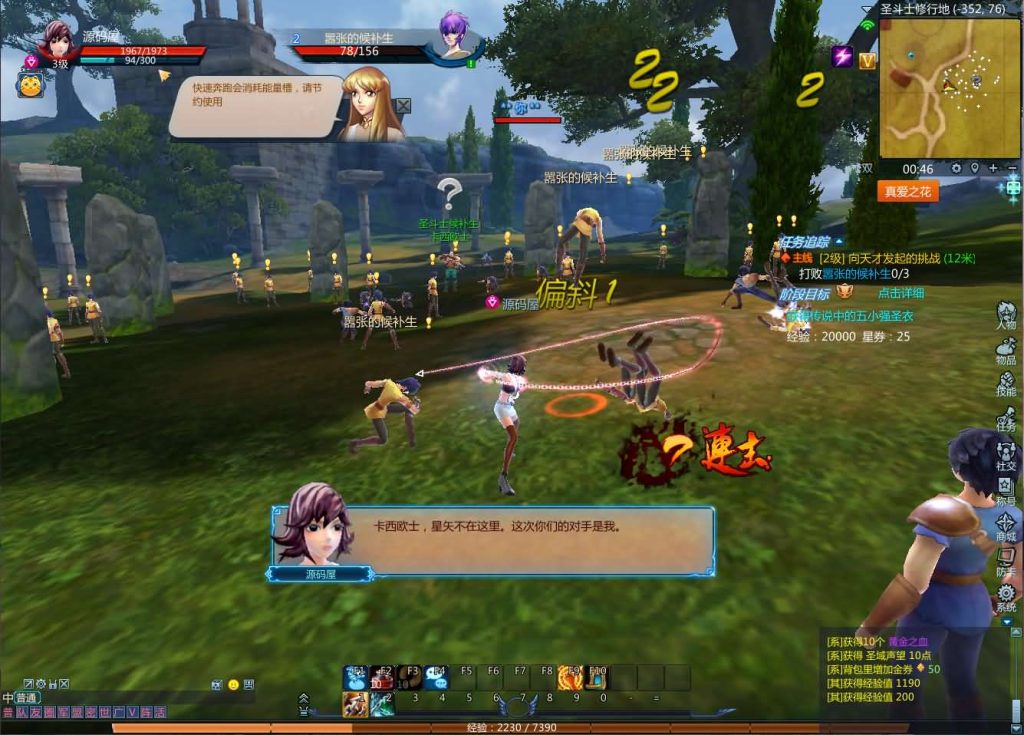This screenshot has height=735, width=1024.
Task: Select the 普通 chat channel button
Action: (x=24, y=697)
